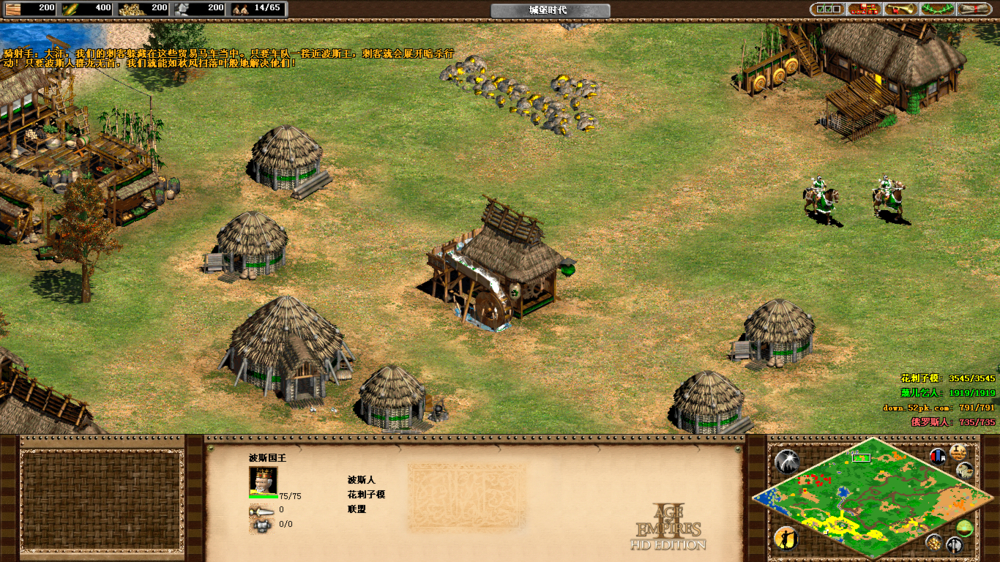The image size is (1000, 562).
Task: Open the game menu scroll button
Action: click(973, 9)
